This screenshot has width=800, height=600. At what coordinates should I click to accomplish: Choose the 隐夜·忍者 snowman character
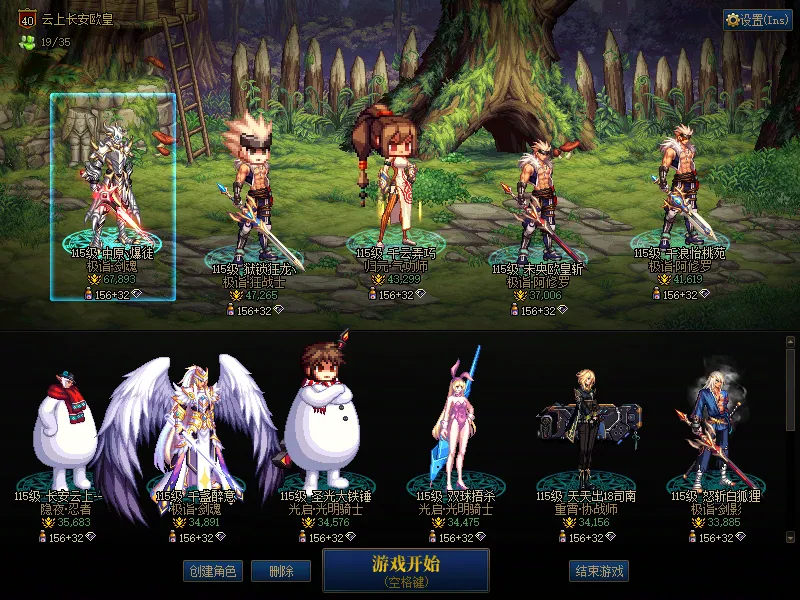click(67, 430)
